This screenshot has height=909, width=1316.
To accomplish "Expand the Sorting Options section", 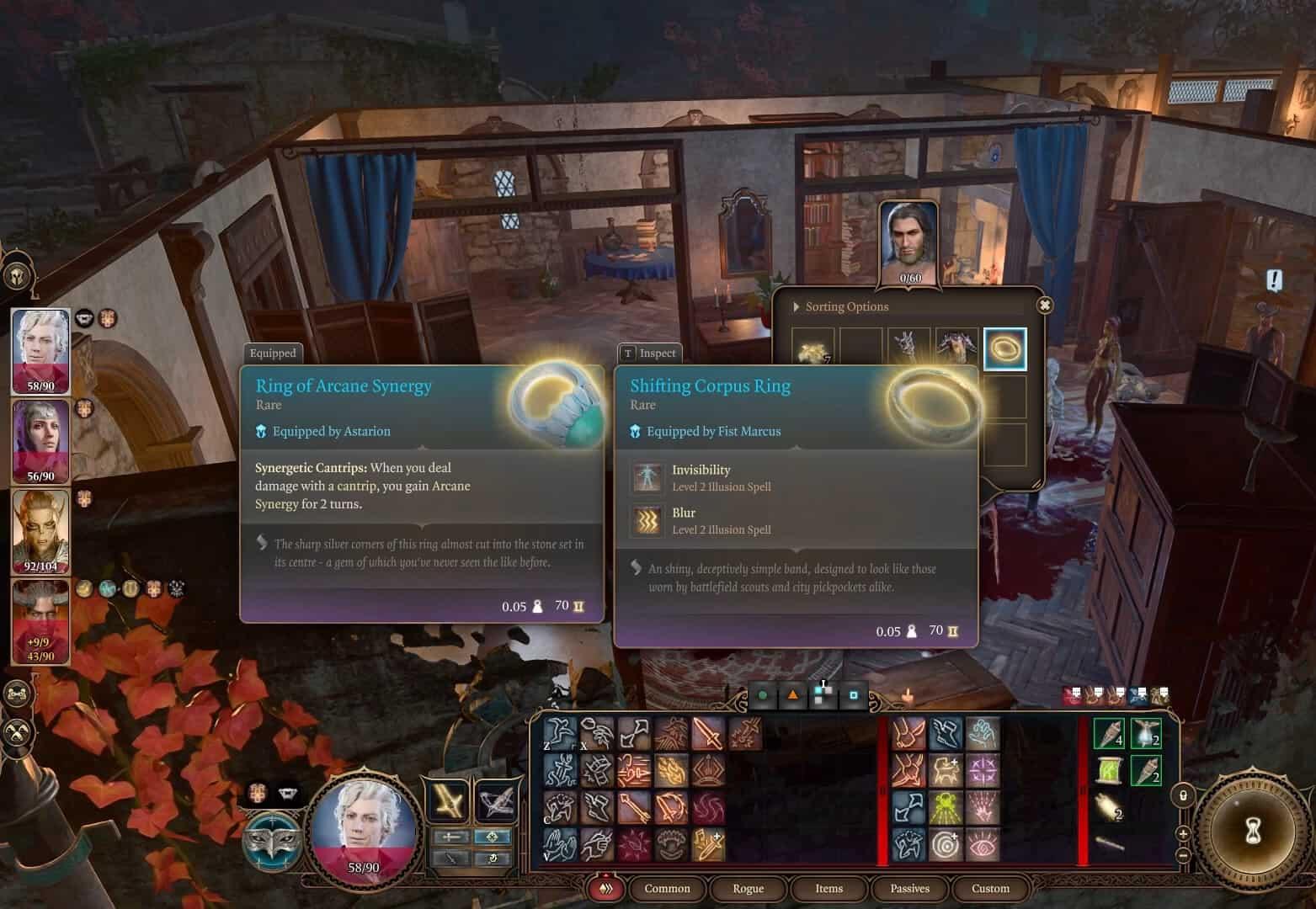I will (x=797, y=307).
